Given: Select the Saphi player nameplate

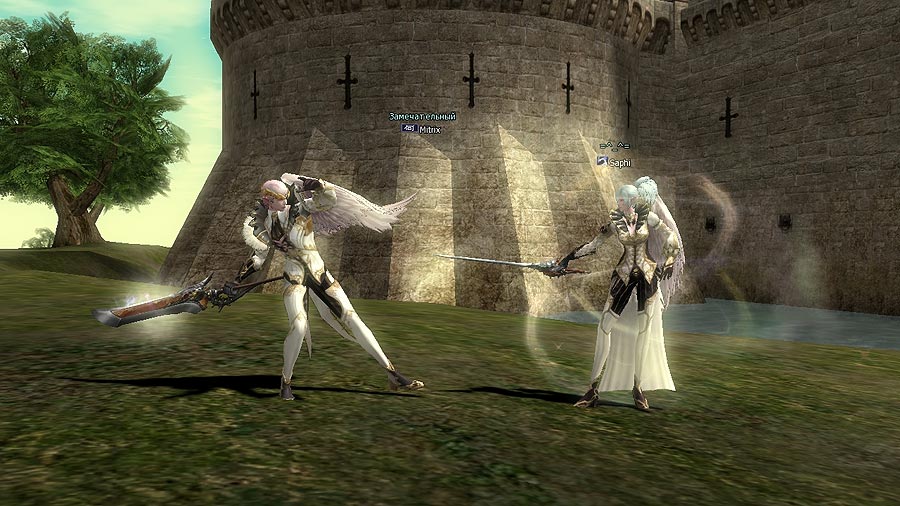Looking at the screenshot, I should (620, 161).
